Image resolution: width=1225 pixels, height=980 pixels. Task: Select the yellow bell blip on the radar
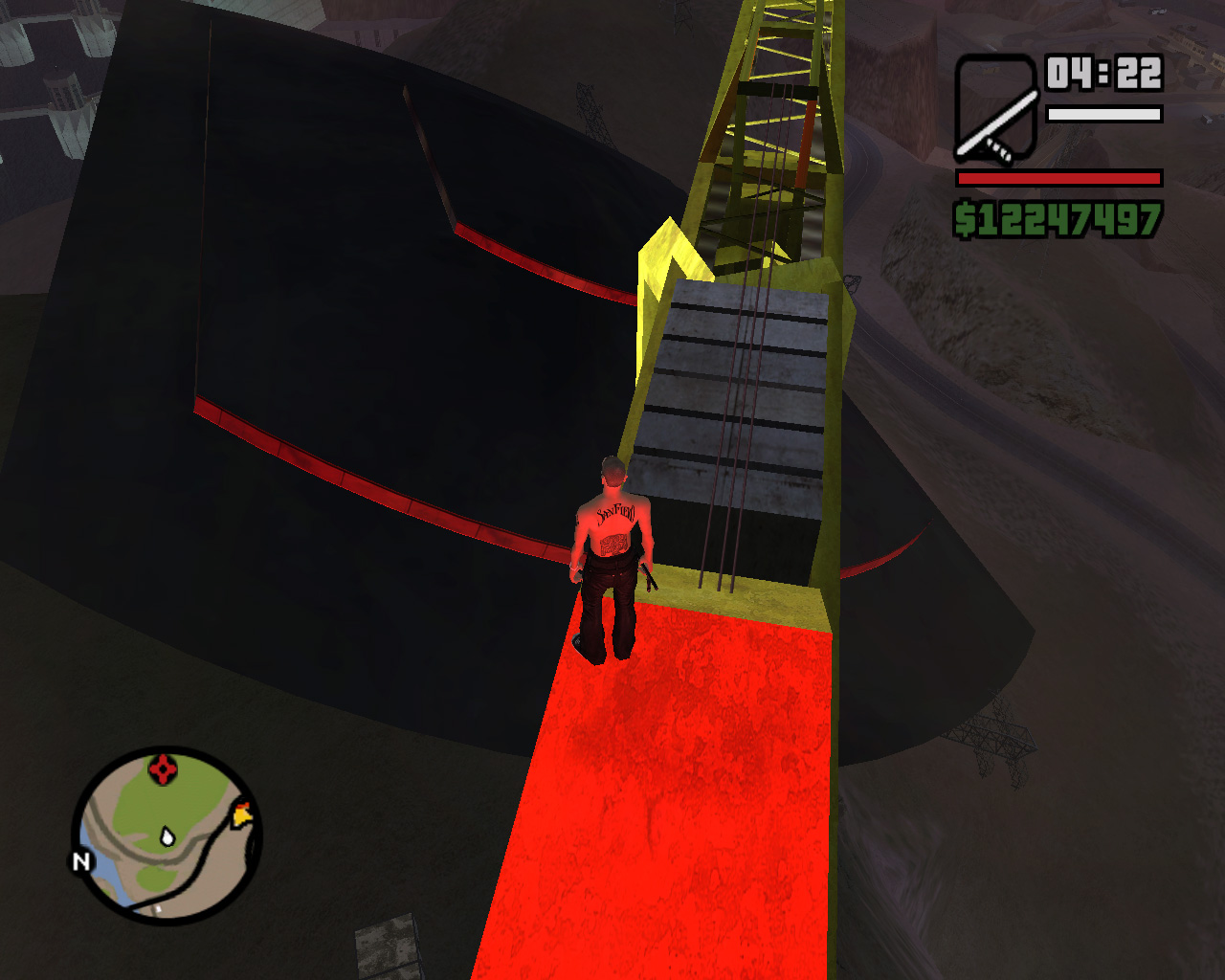pyautogui.click(x=243, y=814)
